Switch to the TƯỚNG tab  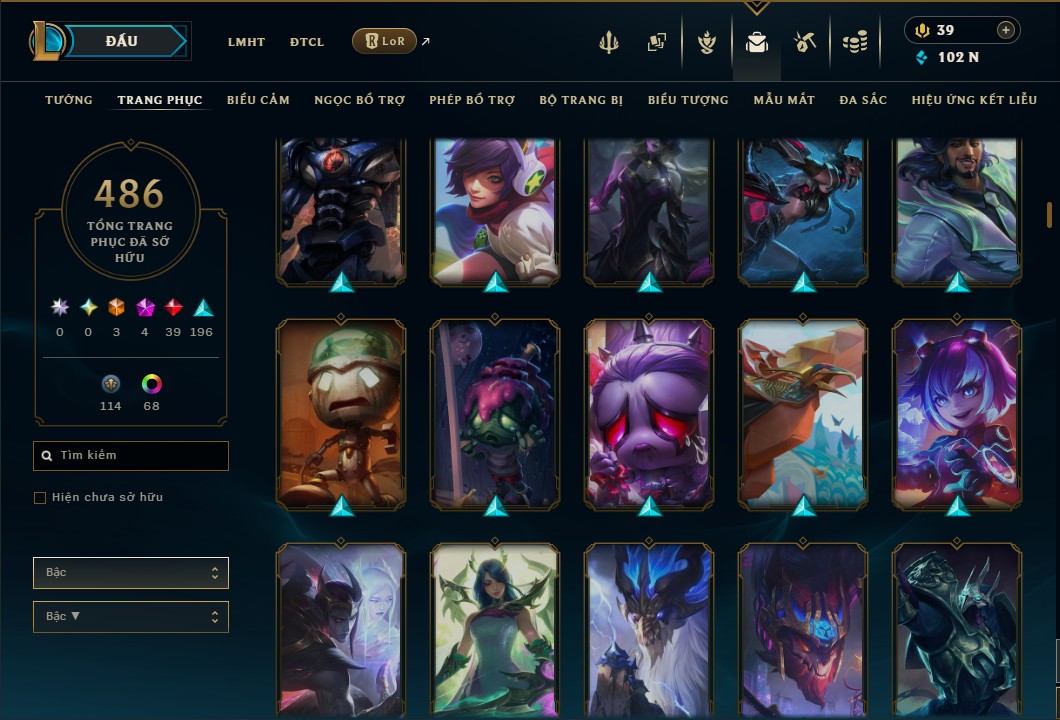pyautogui.click(x=69, y=100)
